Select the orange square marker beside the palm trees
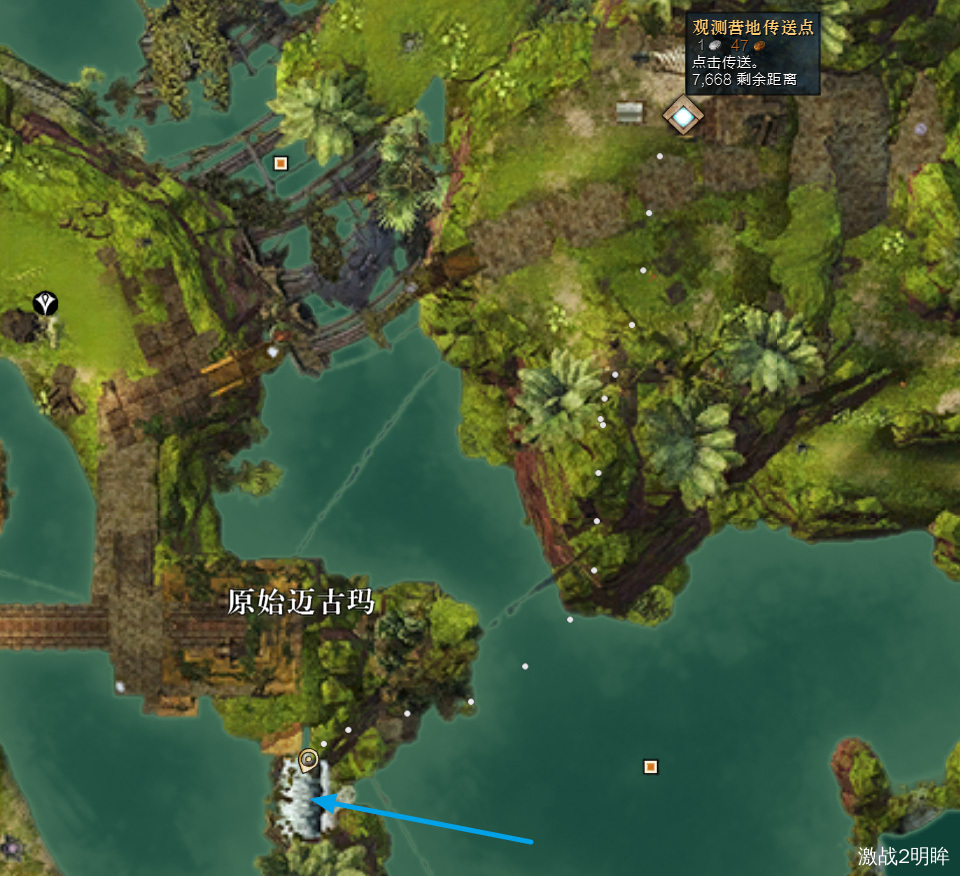 pyautogui.click(x=281, y=162)
